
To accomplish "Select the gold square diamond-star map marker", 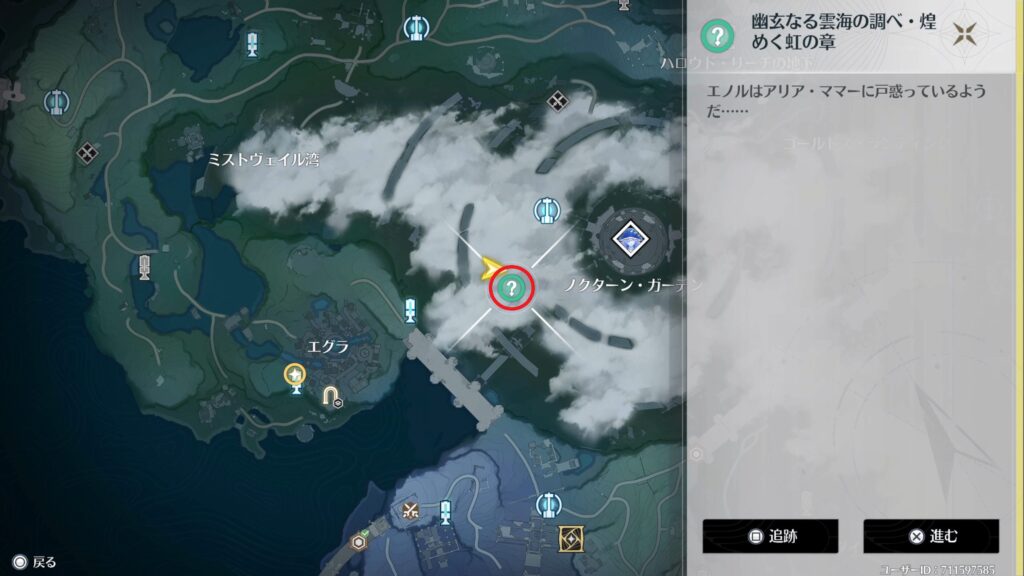I will click(x=572, y=539).
